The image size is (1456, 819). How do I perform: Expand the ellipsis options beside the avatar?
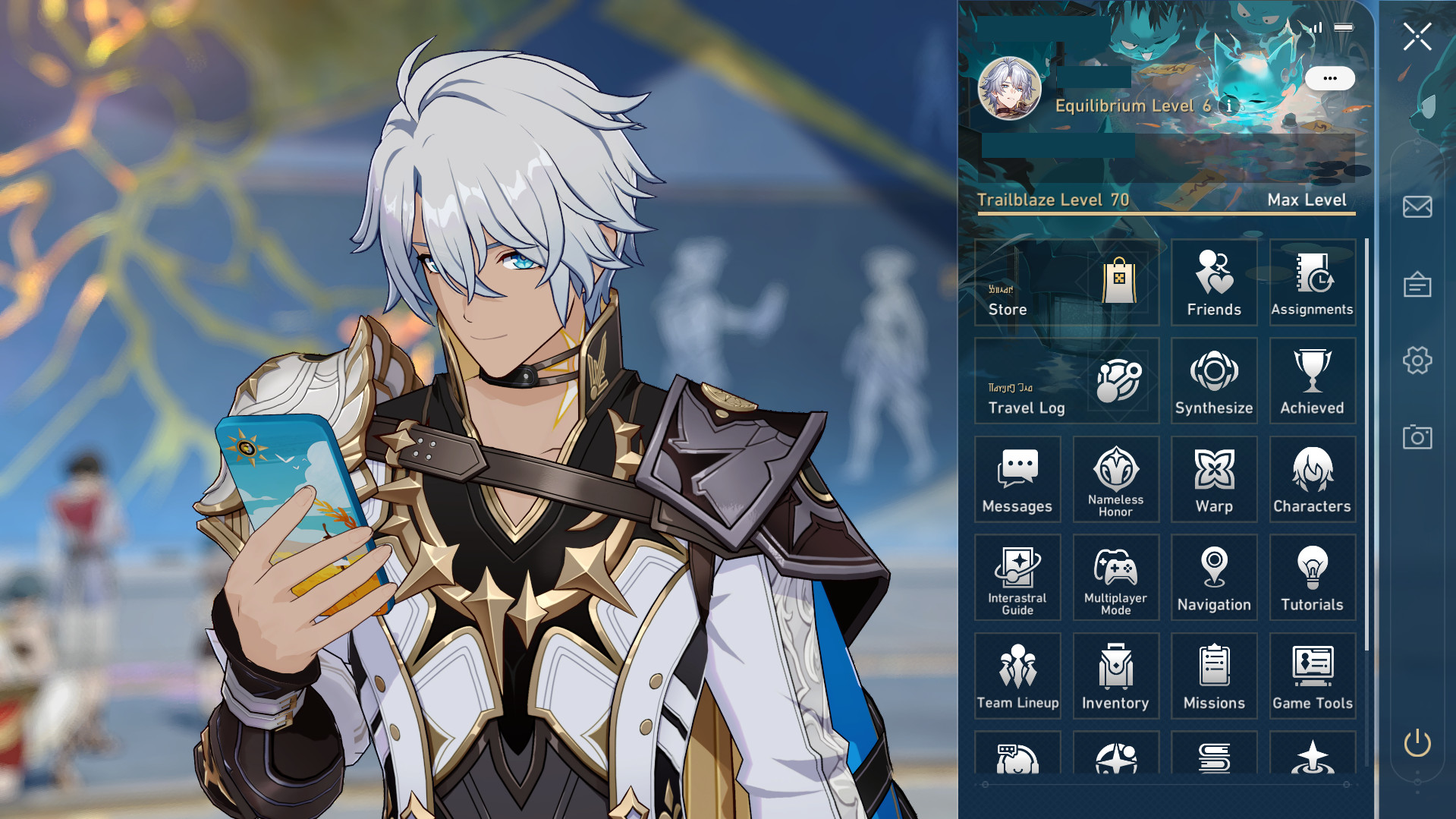(x=1329, y=77)
